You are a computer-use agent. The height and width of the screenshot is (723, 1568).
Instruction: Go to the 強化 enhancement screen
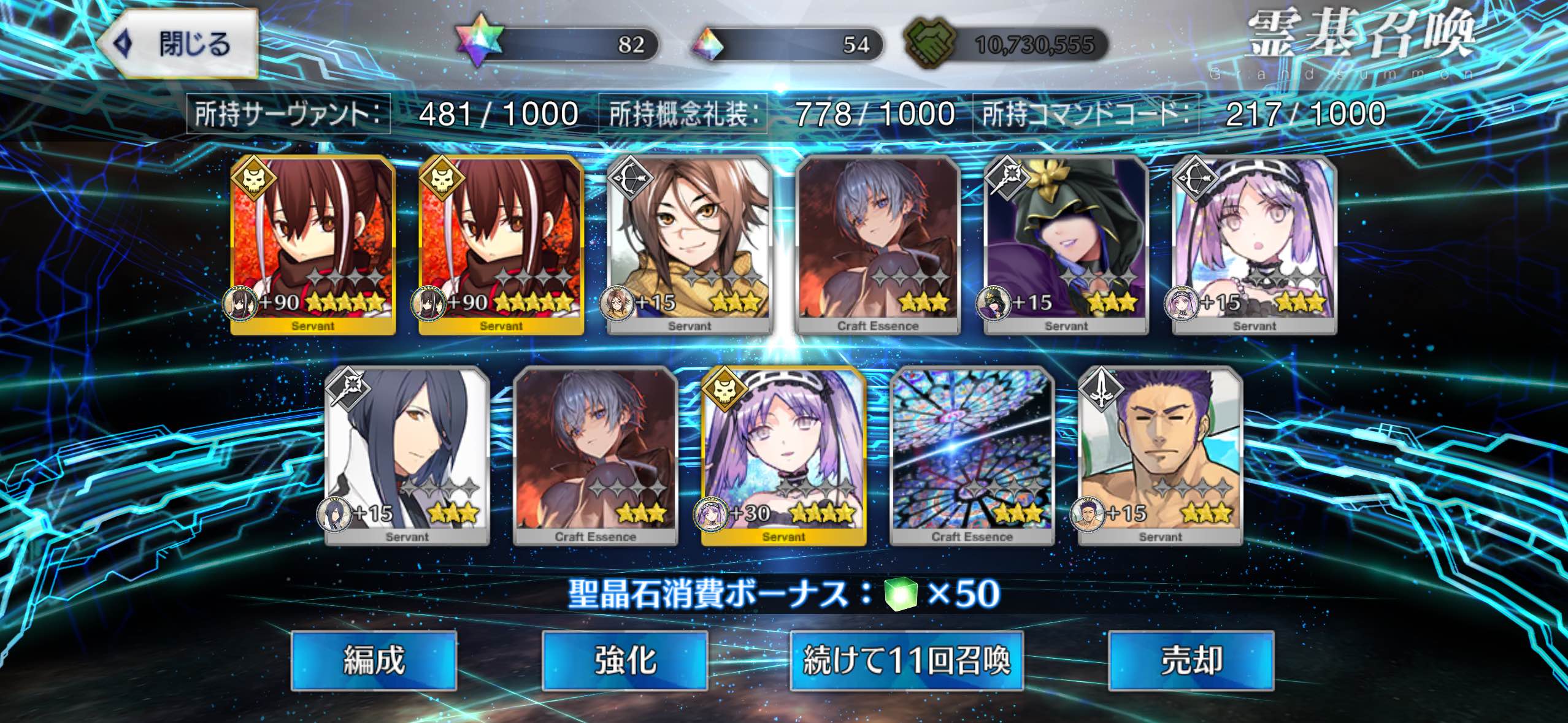pos(625,661)
